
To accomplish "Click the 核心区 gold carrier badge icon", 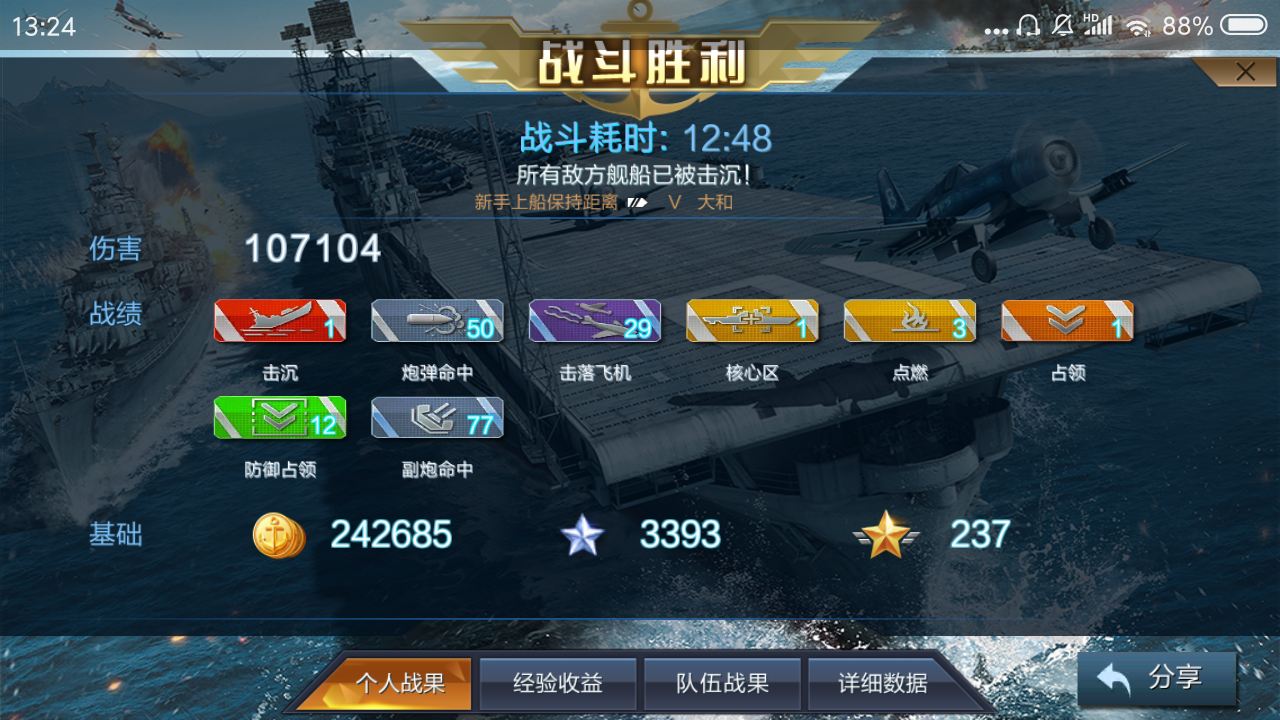I will tap(751, 322).
